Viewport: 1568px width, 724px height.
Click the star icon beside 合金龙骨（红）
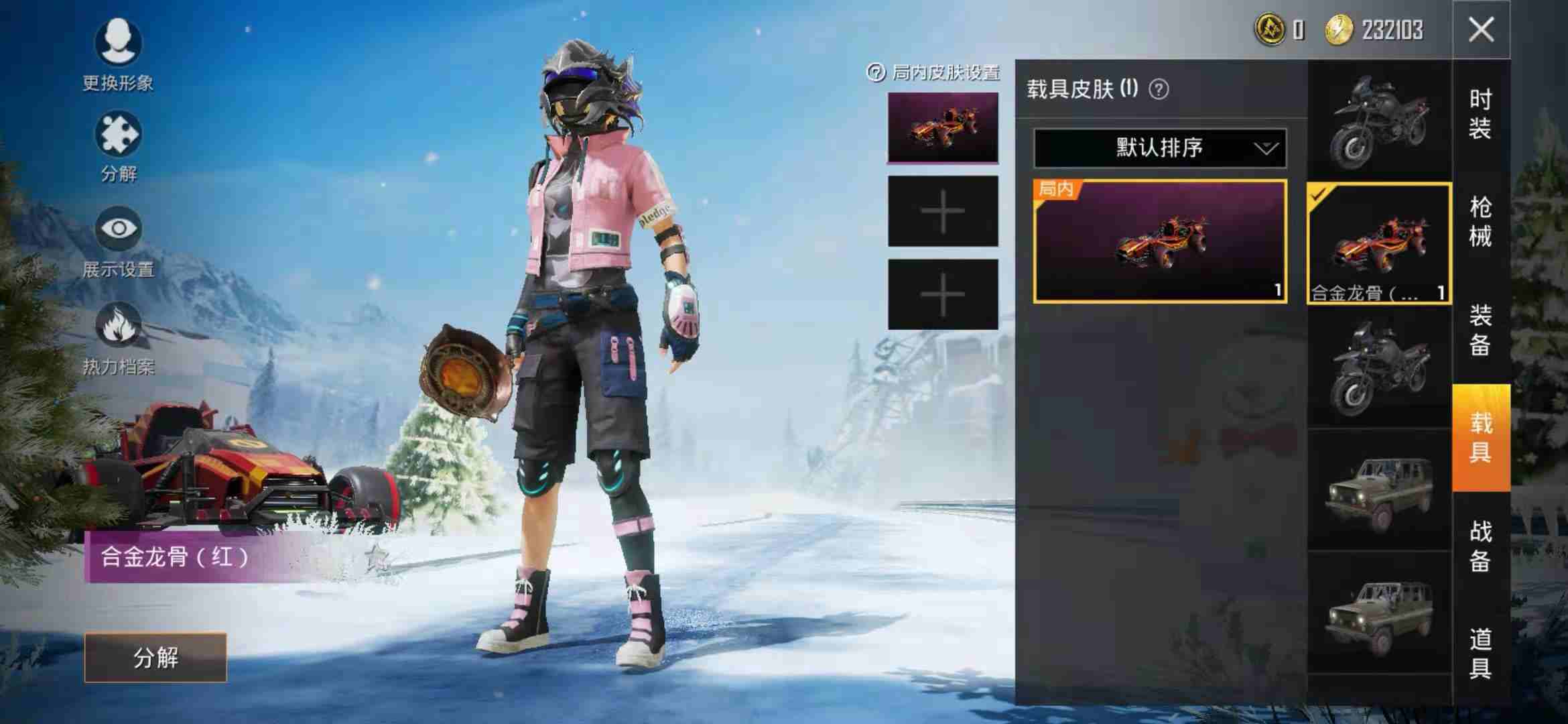(x=377, y=556)
